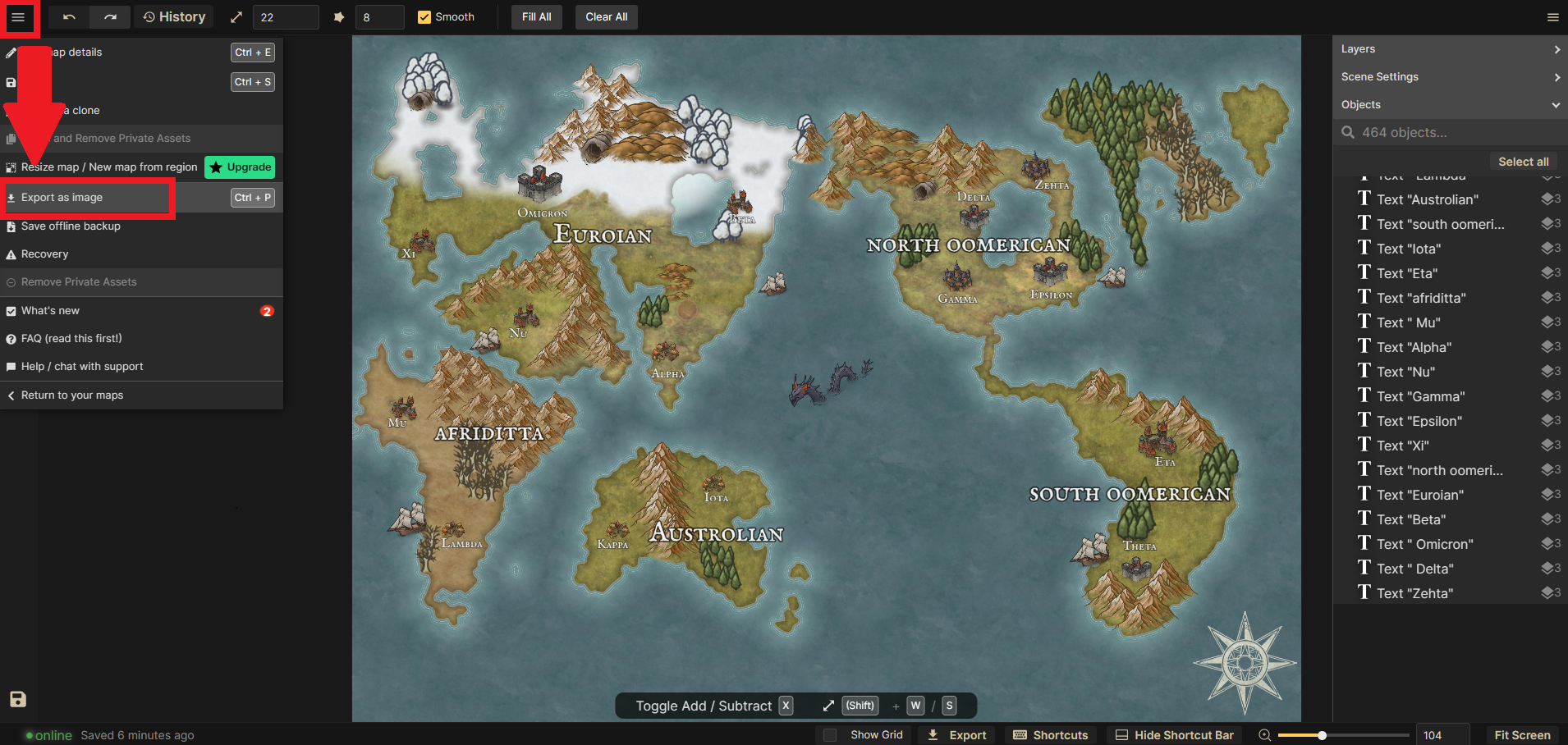This screenshot has height=745, width=1568.
Task: Click the redo arrow in the top toolbar
Action: point(109,16)
